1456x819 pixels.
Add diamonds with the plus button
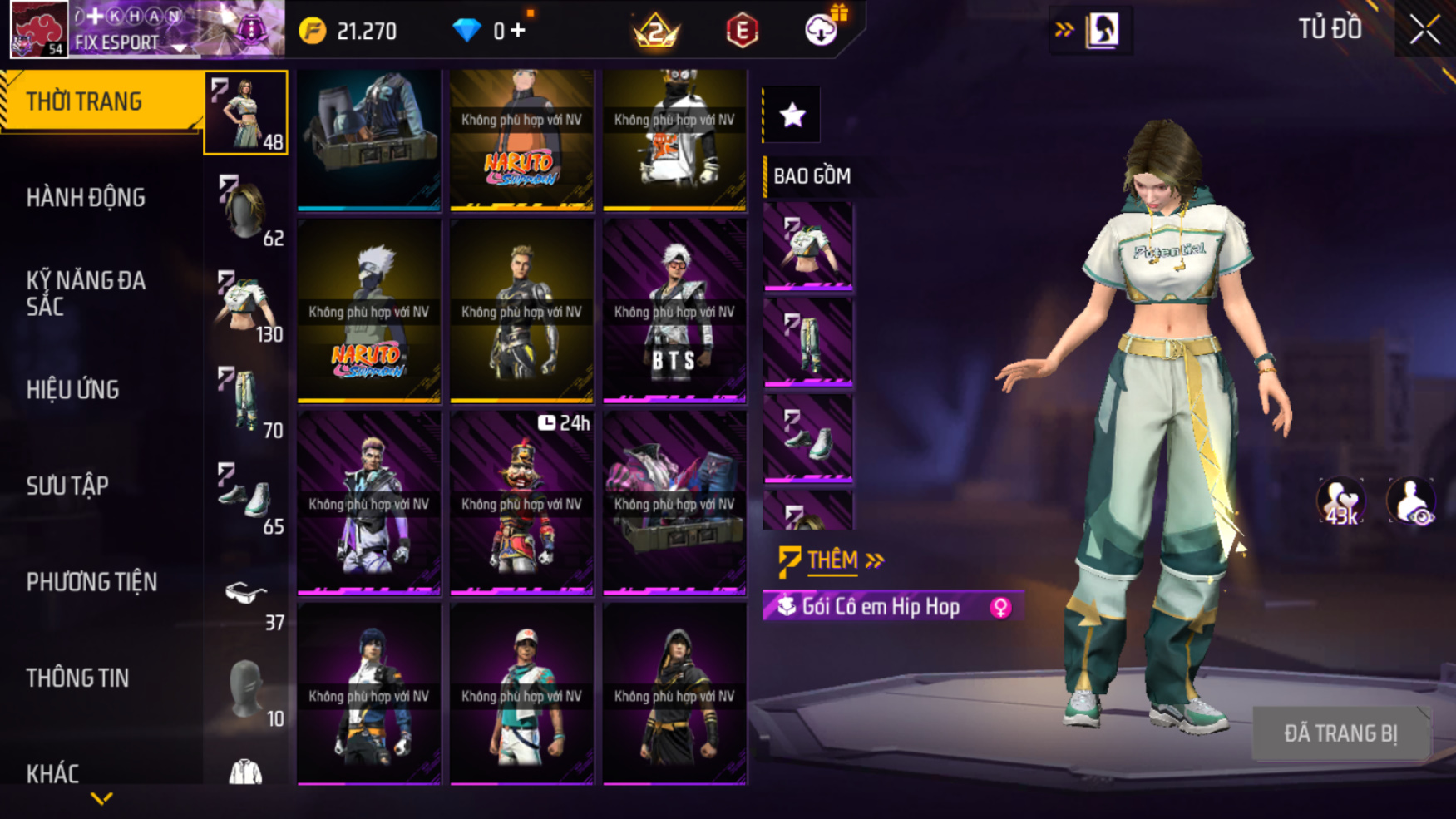518,31
